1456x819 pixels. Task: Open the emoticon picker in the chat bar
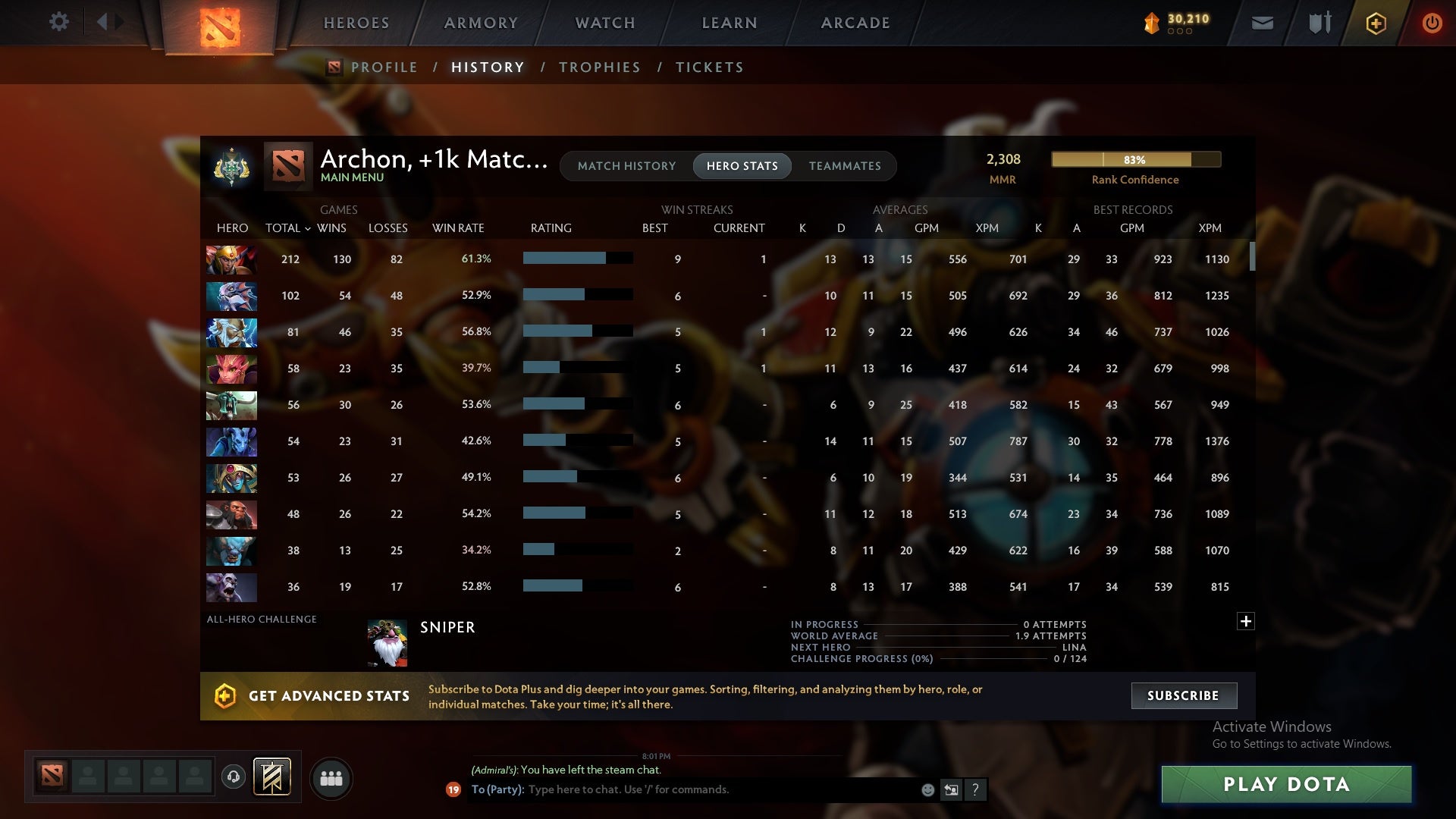(x=927, y=789)
